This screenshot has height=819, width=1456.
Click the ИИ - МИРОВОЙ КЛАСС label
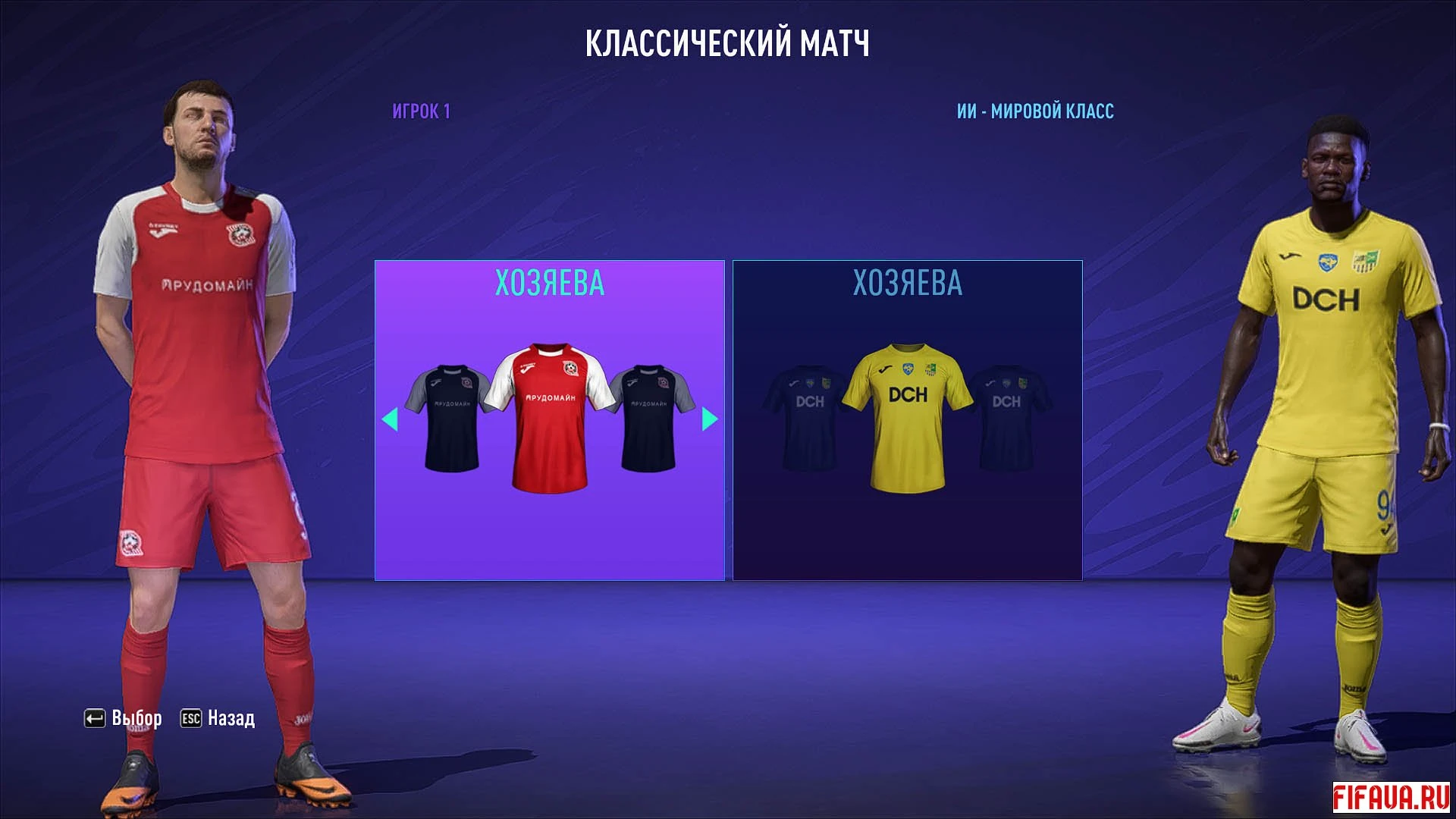pyautogui.click(x=1033, y=111)
